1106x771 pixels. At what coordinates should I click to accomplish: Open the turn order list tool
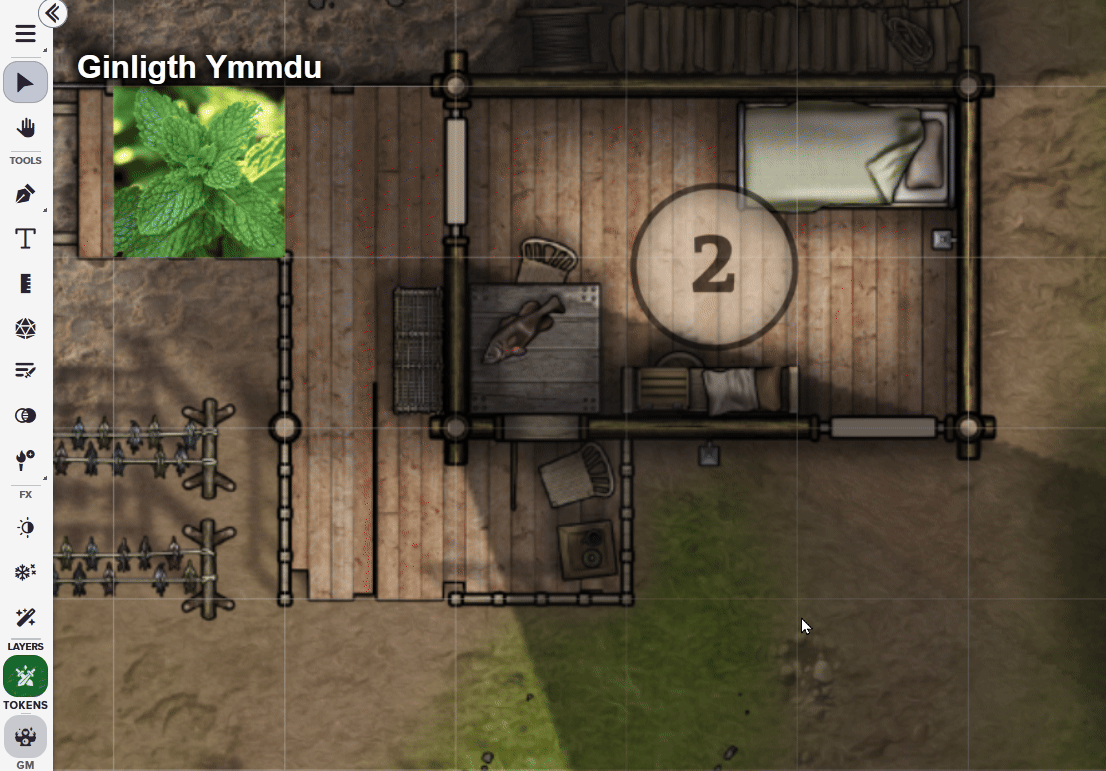click(x=26, y=371)
